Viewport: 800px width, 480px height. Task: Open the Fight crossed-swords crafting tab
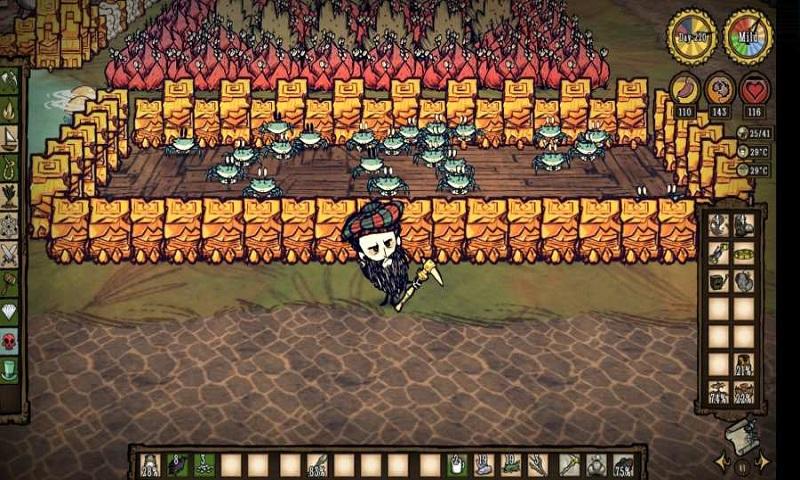tap(12, 254)
